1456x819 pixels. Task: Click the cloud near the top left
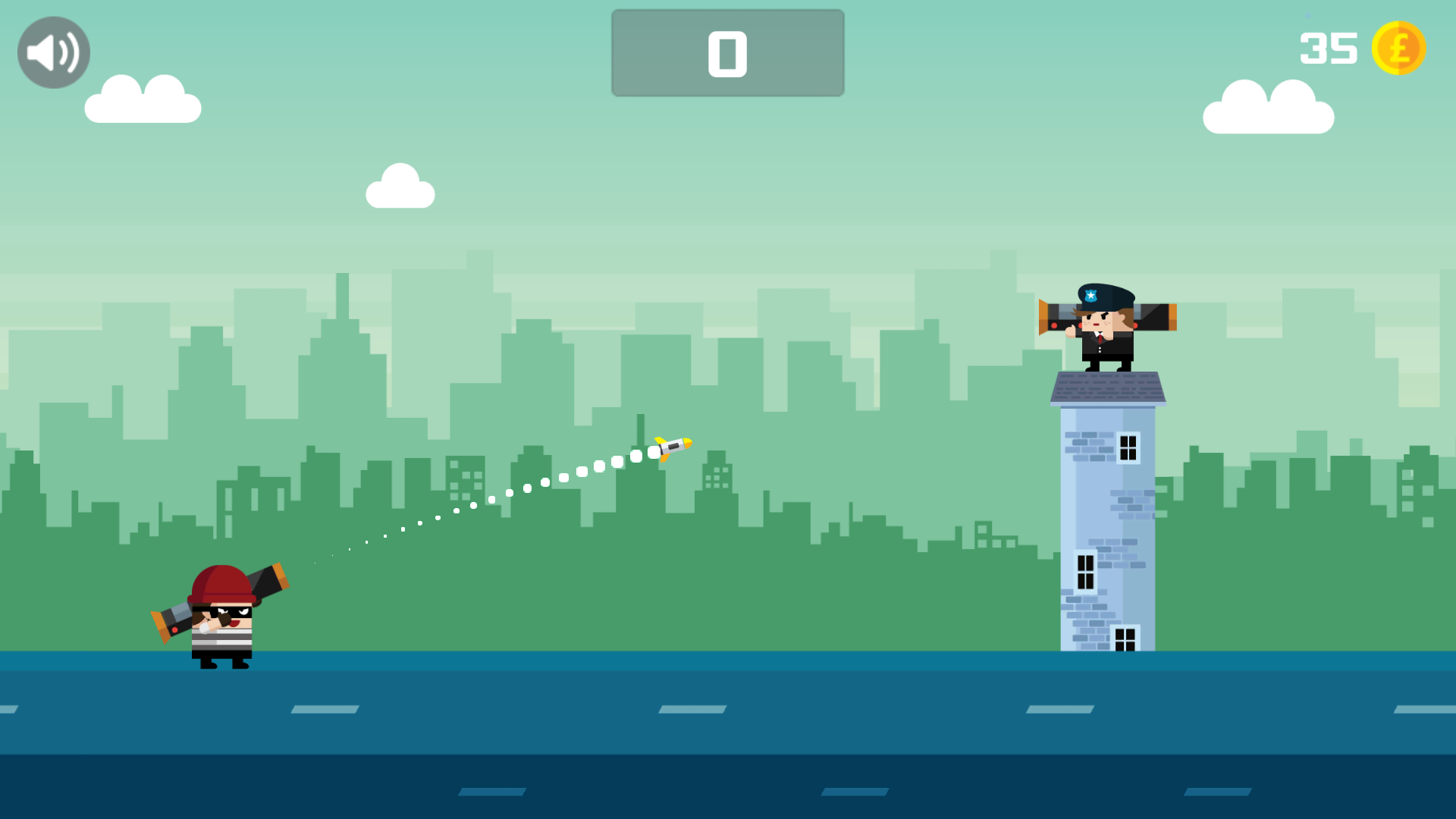(142, 99)
